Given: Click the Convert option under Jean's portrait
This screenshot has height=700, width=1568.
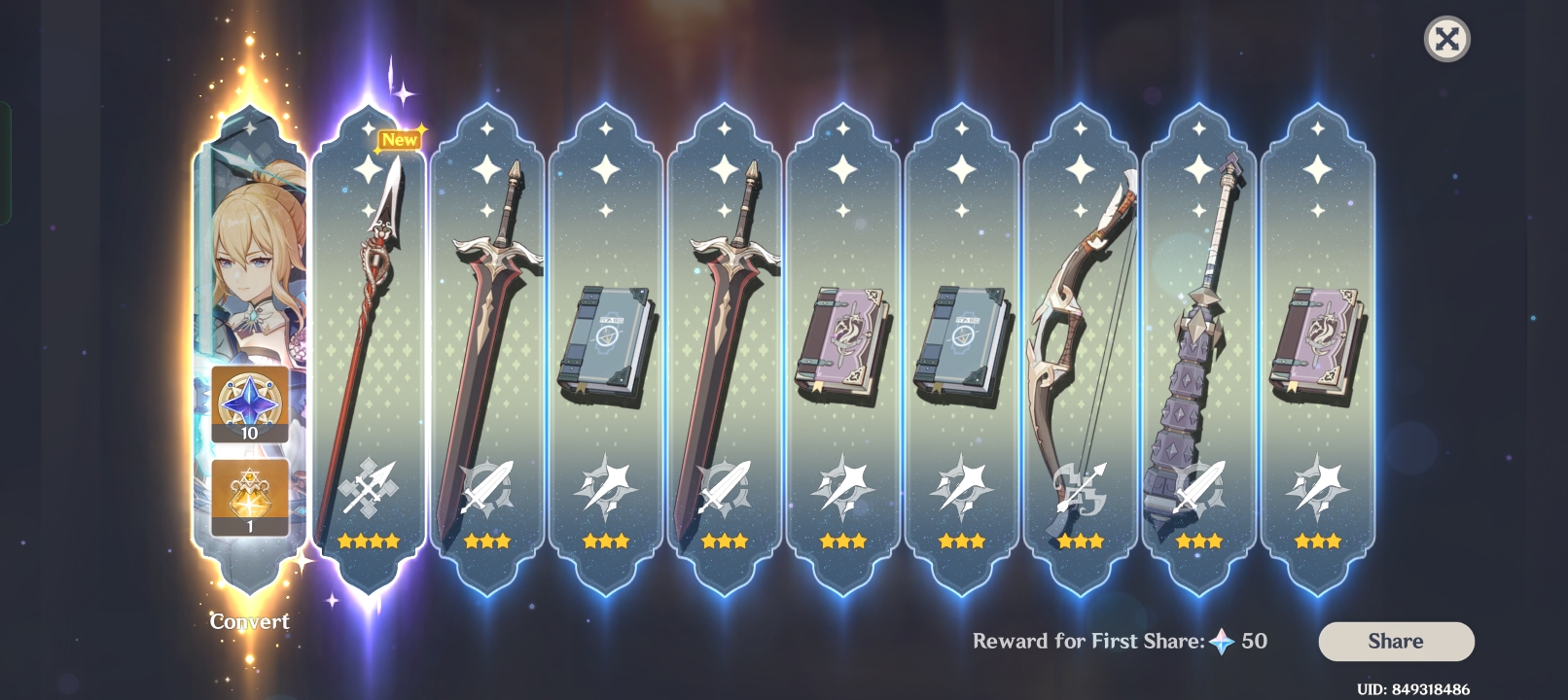Looking at the screenshot, I should [251, 622].
